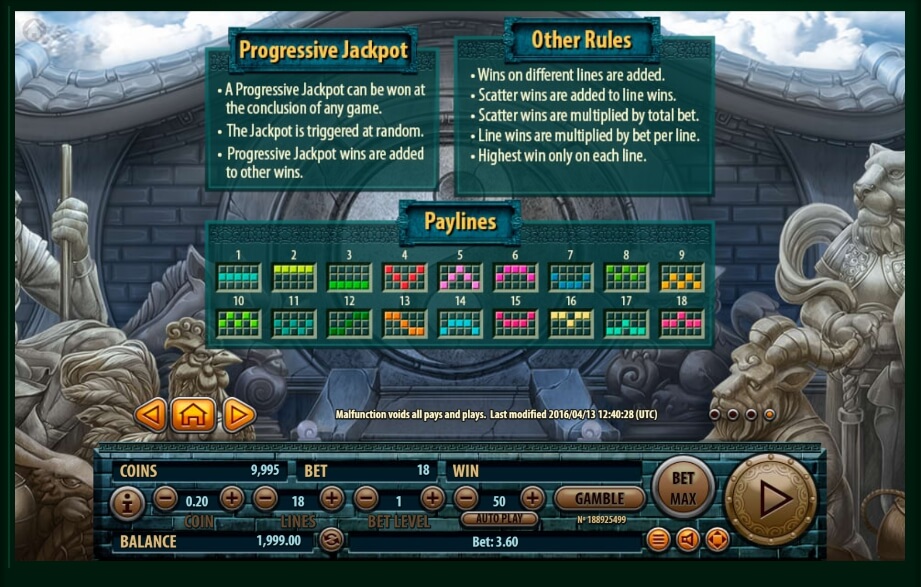Toggle the balance display with the swap icon

(x=331, y=540)
